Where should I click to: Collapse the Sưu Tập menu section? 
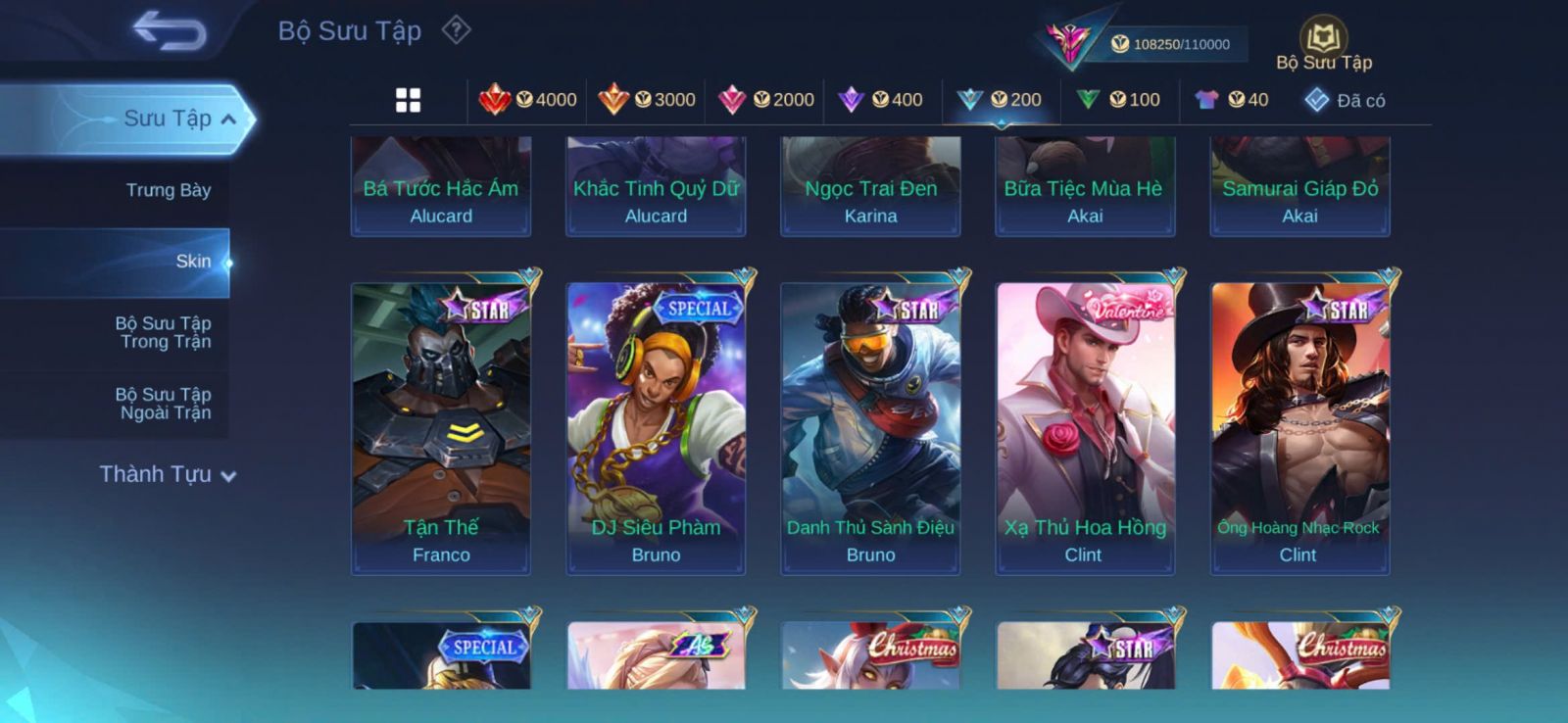pos(227,120)
